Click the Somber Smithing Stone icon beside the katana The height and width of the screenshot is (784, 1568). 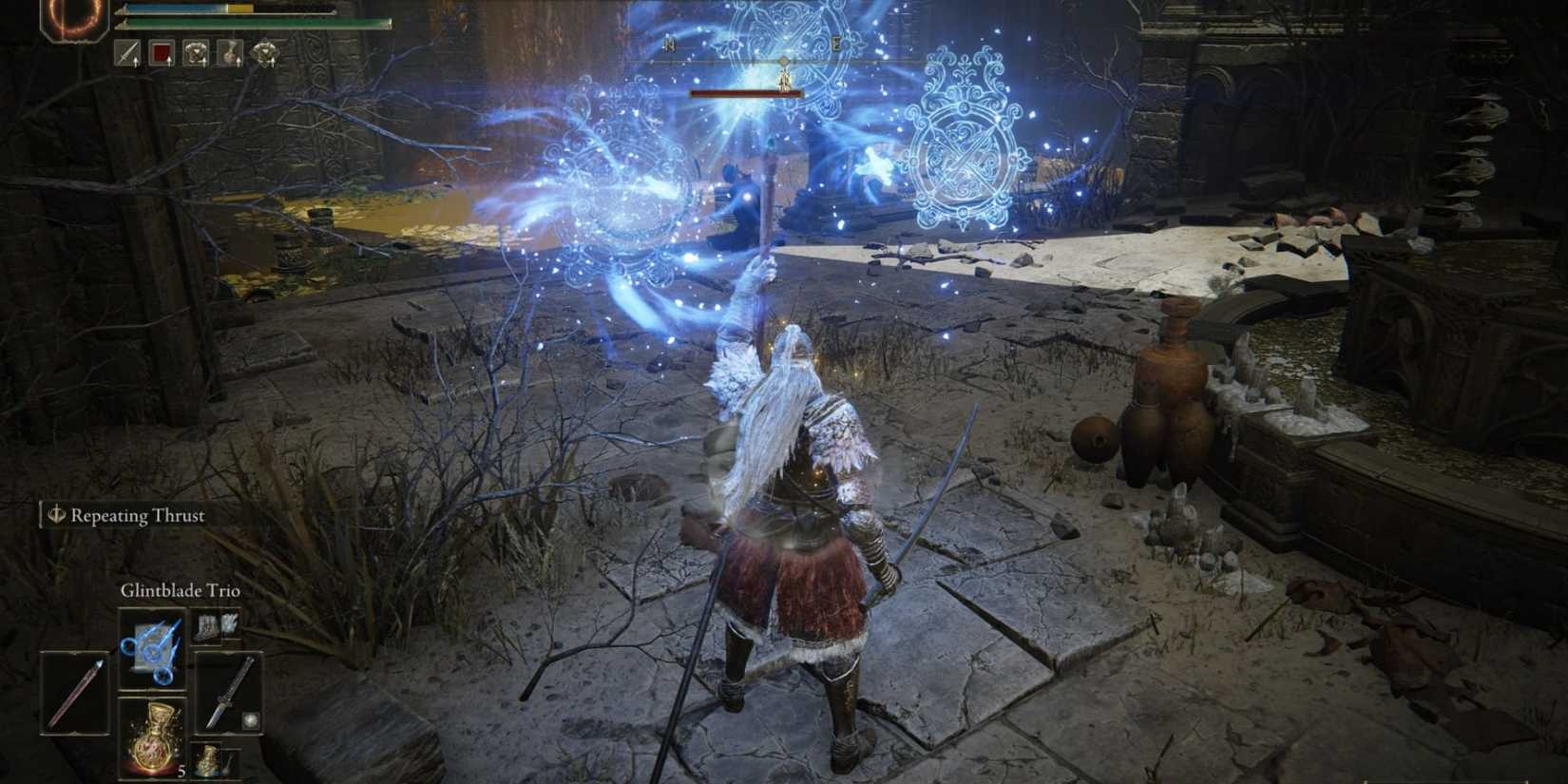(x=250, y=720)
